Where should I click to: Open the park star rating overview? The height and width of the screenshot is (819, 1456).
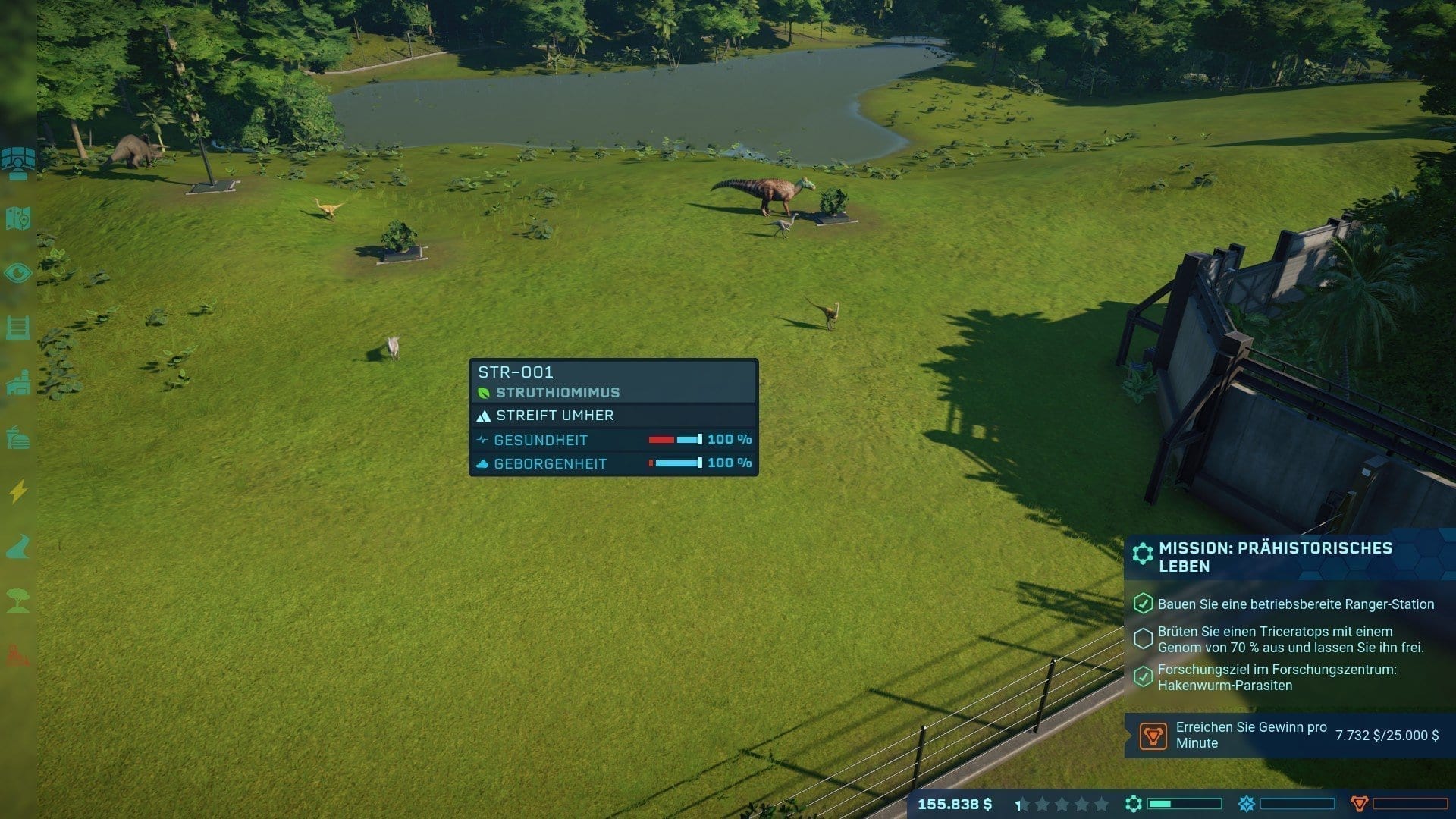[x=1062, y=804]
